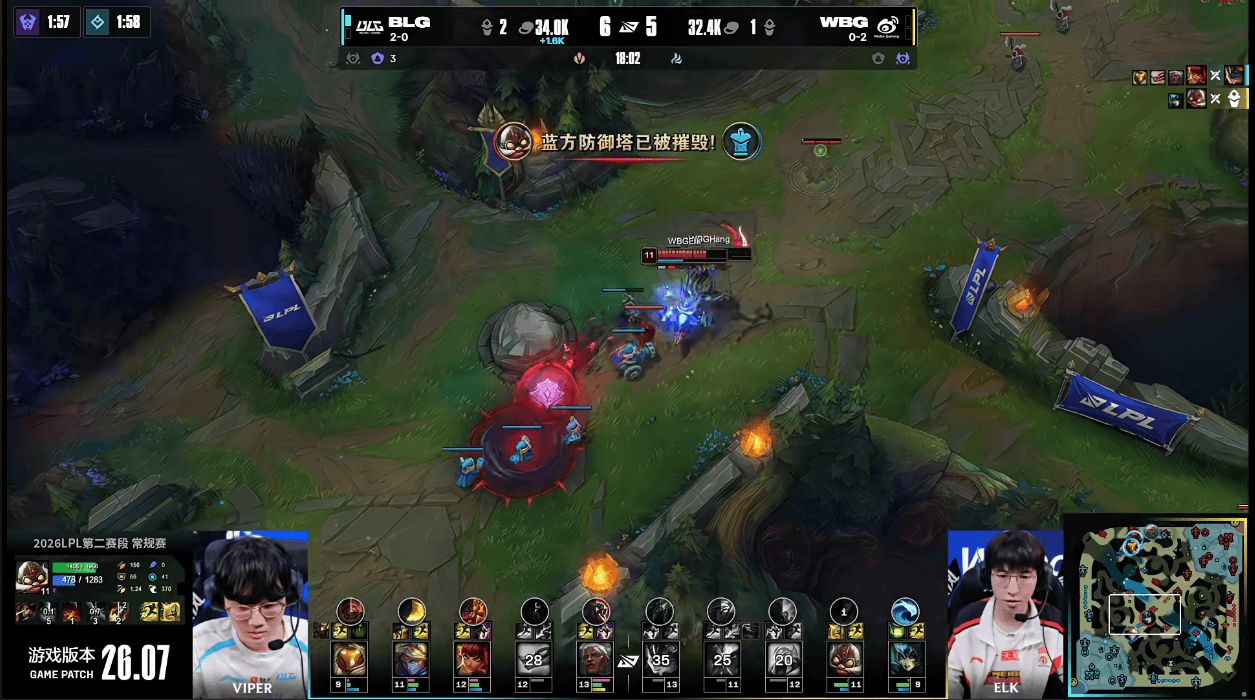
Task: Select the dead champion showing 20 respawn
Action: (x=782, y=659)
